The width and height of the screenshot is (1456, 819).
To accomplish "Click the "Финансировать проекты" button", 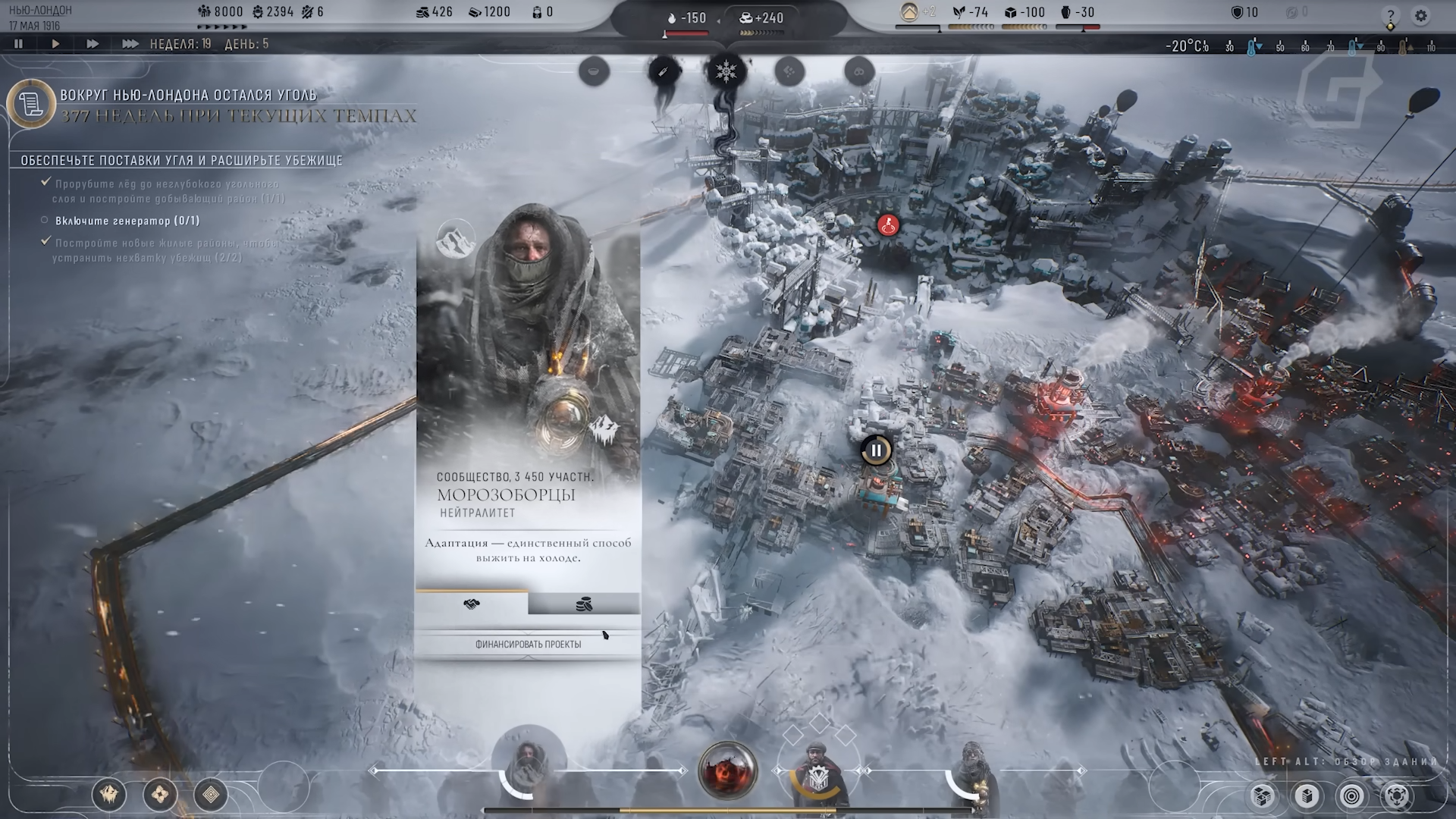I will pos(528,644).
